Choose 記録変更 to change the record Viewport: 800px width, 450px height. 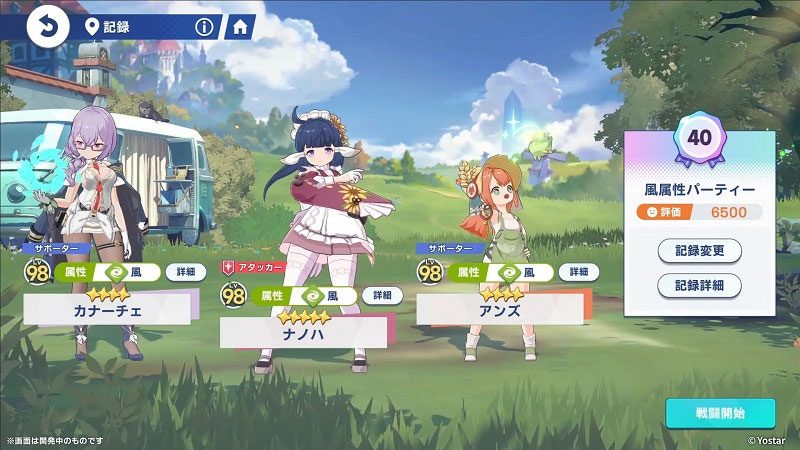pyautogui.click(x=699, y=250)
